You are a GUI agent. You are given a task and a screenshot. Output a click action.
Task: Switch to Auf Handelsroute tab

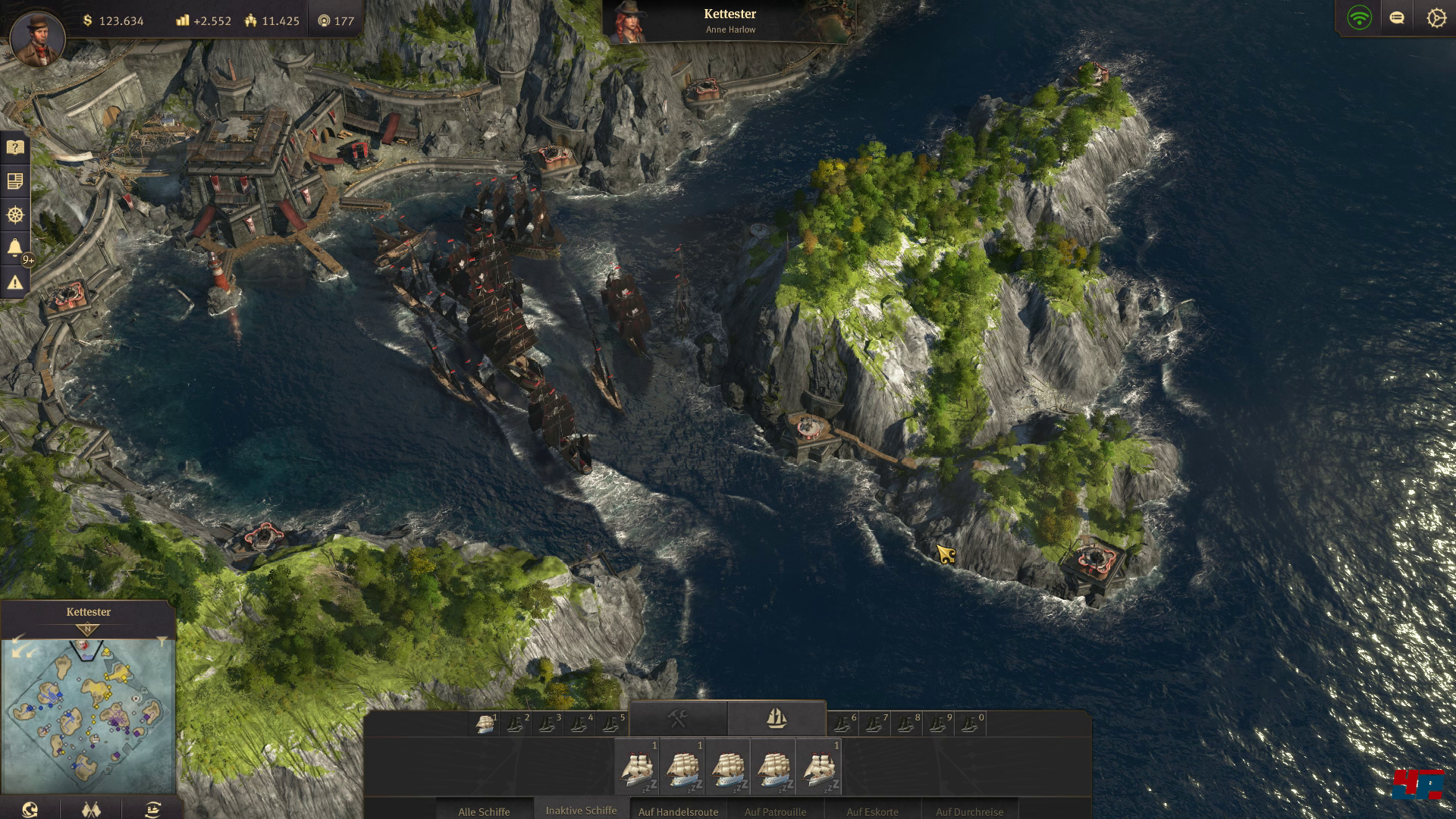click(678, 811)
